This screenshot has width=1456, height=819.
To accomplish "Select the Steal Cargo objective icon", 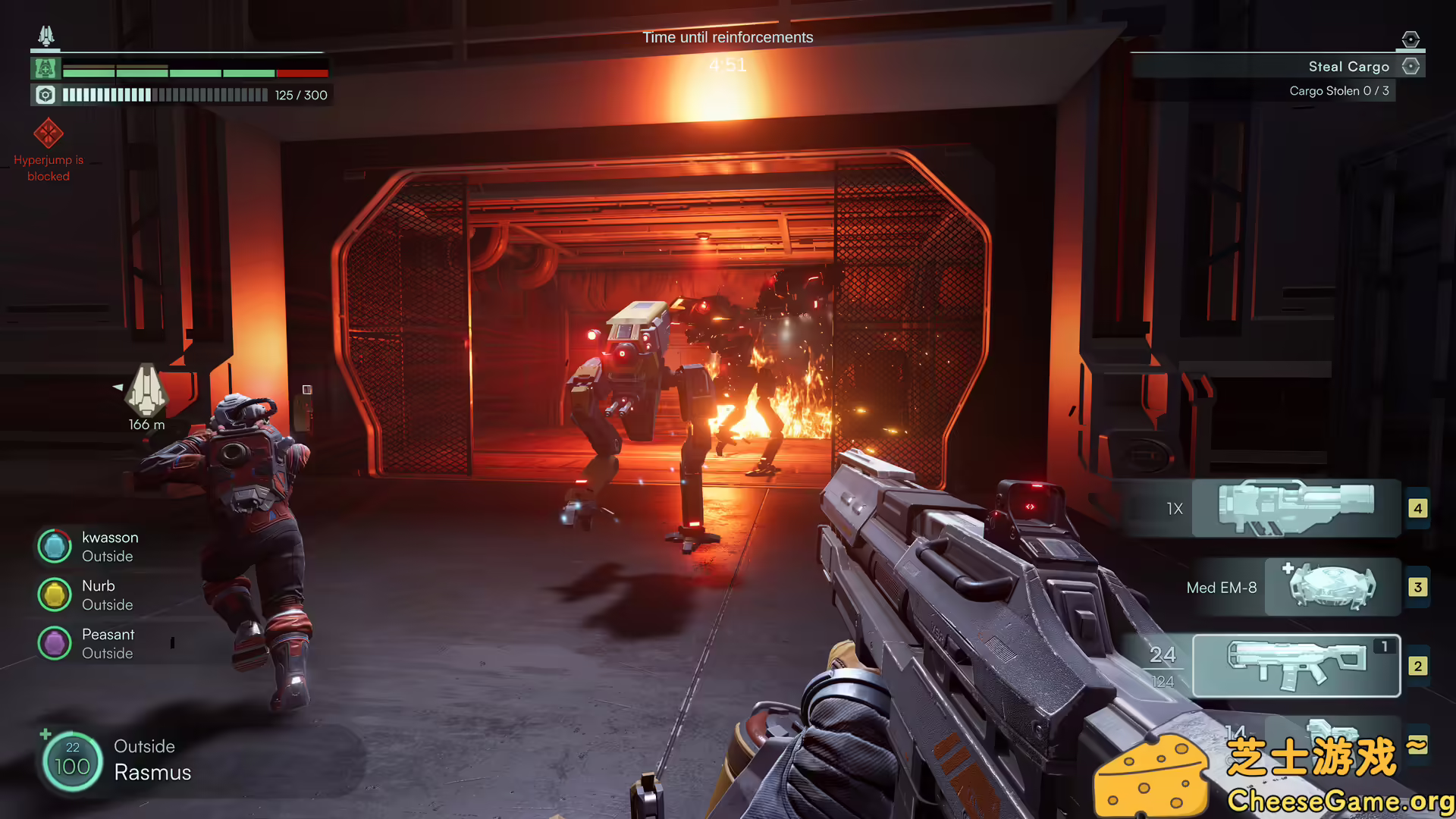I will click(1410, 66).
